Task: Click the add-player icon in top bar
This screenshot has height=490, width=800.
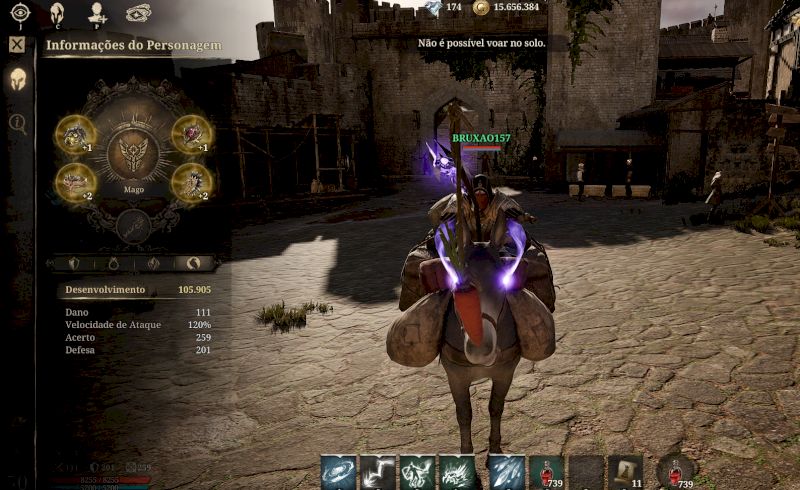Action: click(97, 13)
